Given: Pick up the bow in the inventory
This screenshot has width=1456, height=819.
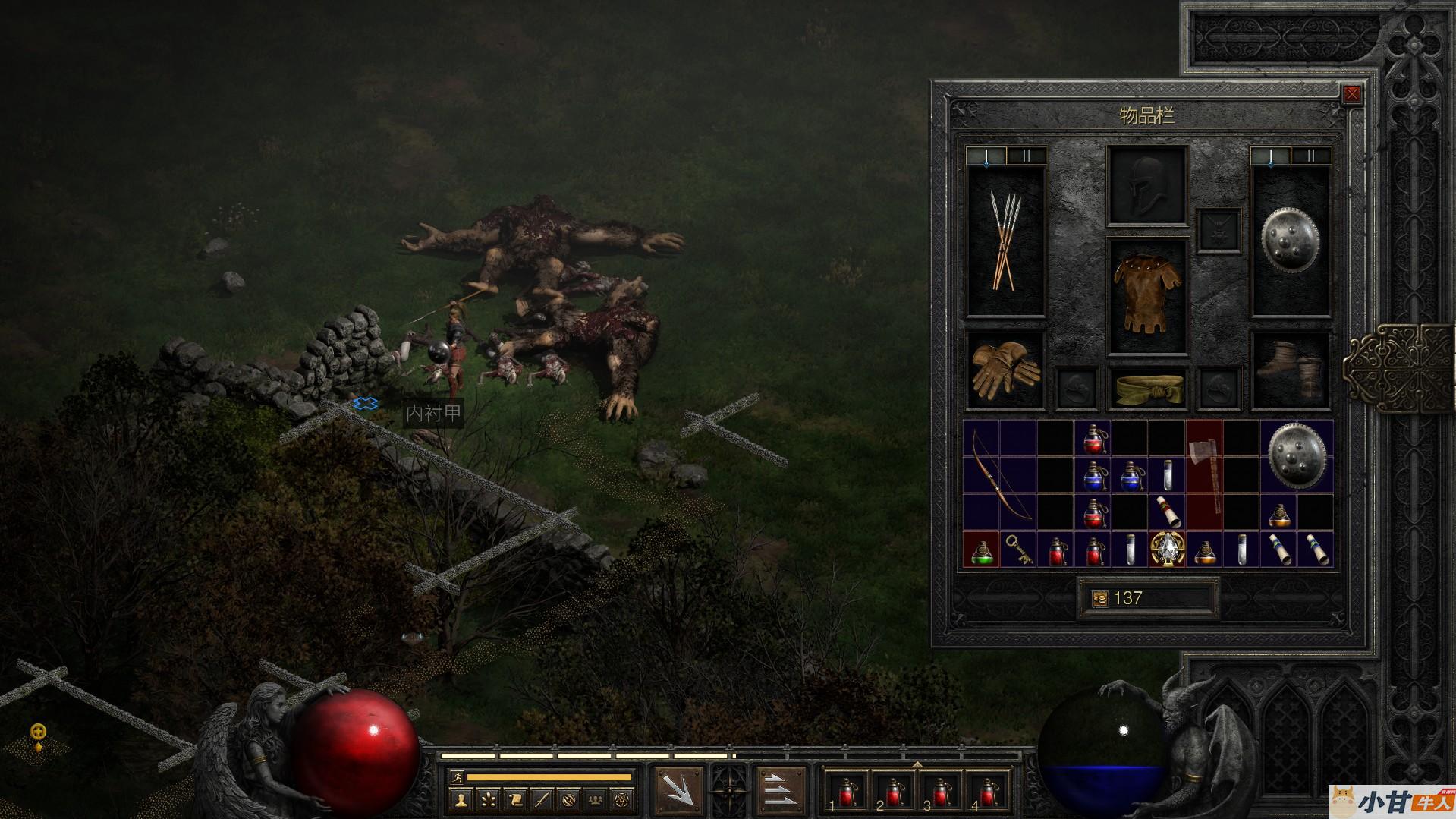Looking at the screenshot, I should point(998,475).
